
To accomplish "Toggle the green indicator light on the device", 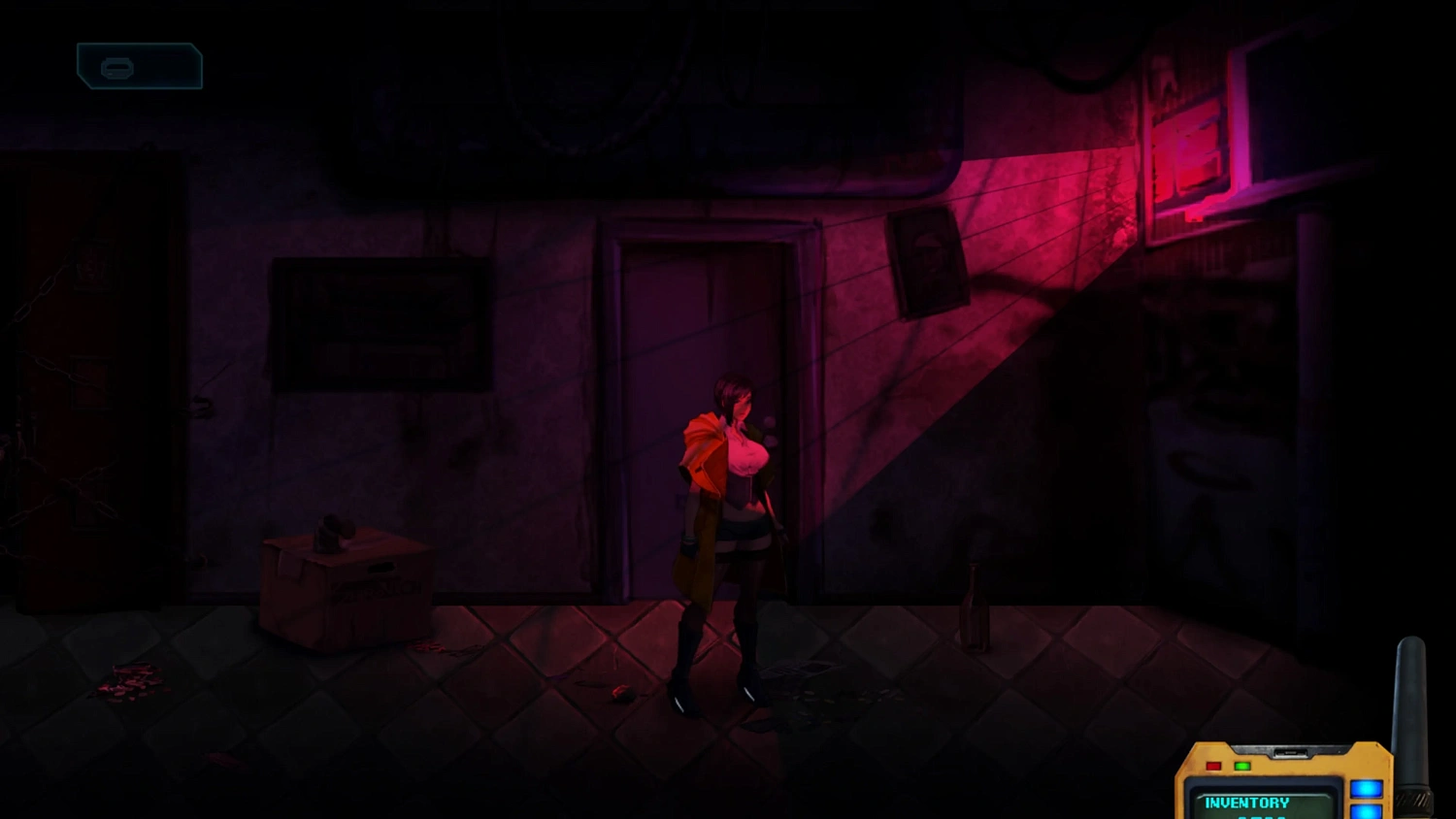I will click(x=1243, y=767).
